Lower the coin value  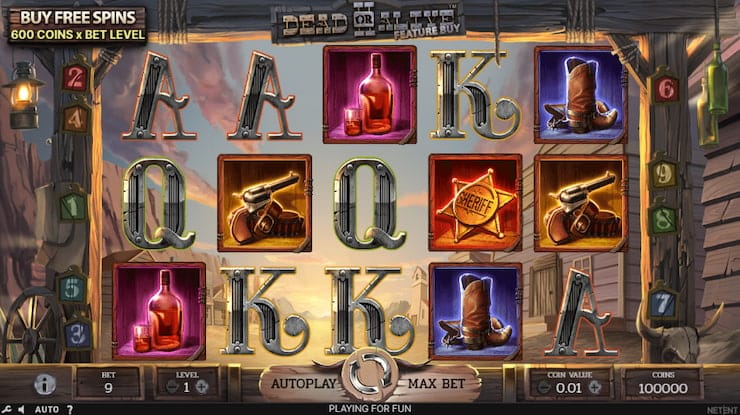541,387
